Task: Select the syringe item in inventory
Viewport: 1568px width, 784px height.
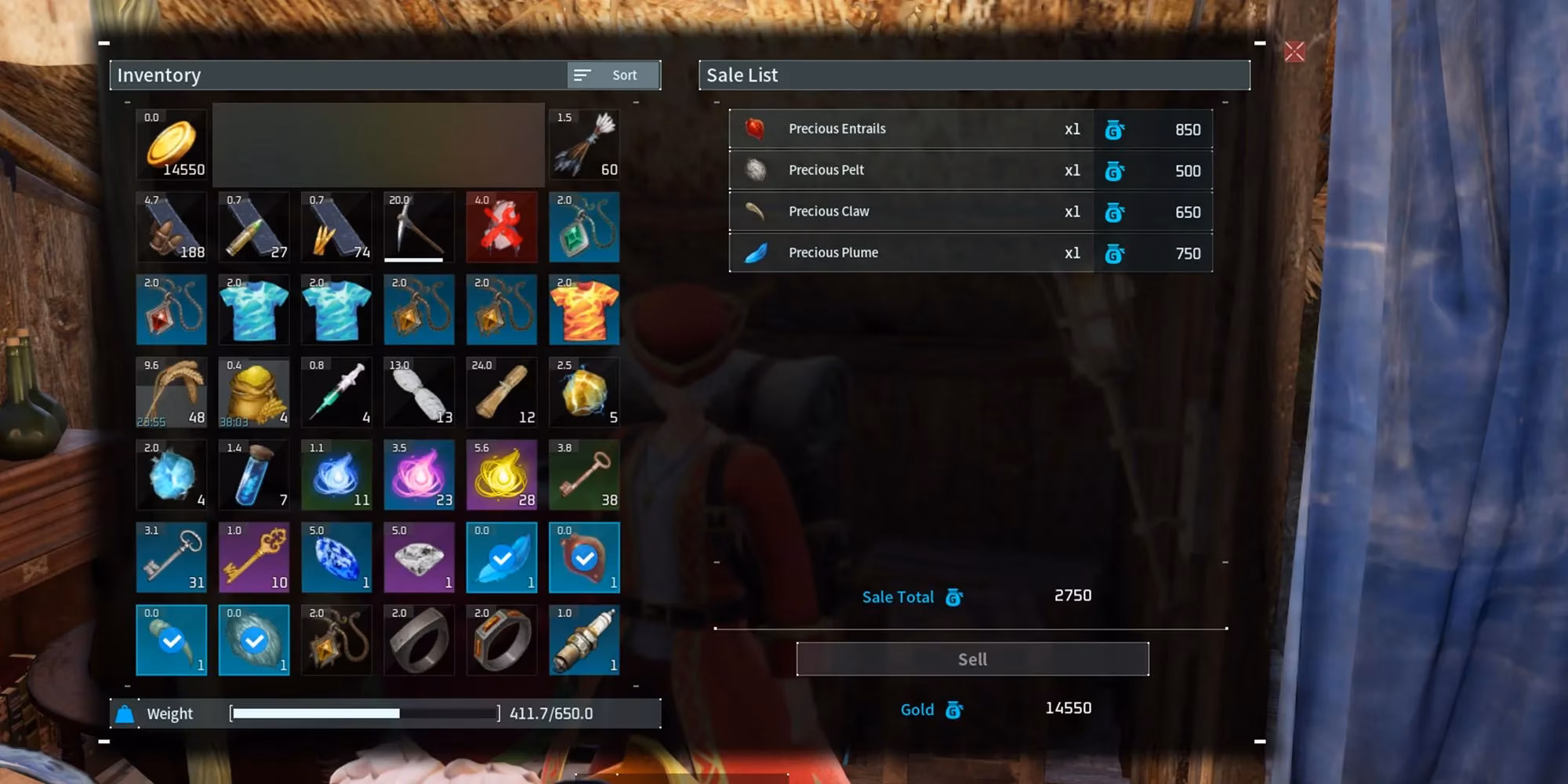Action: (x=336, y=392)
